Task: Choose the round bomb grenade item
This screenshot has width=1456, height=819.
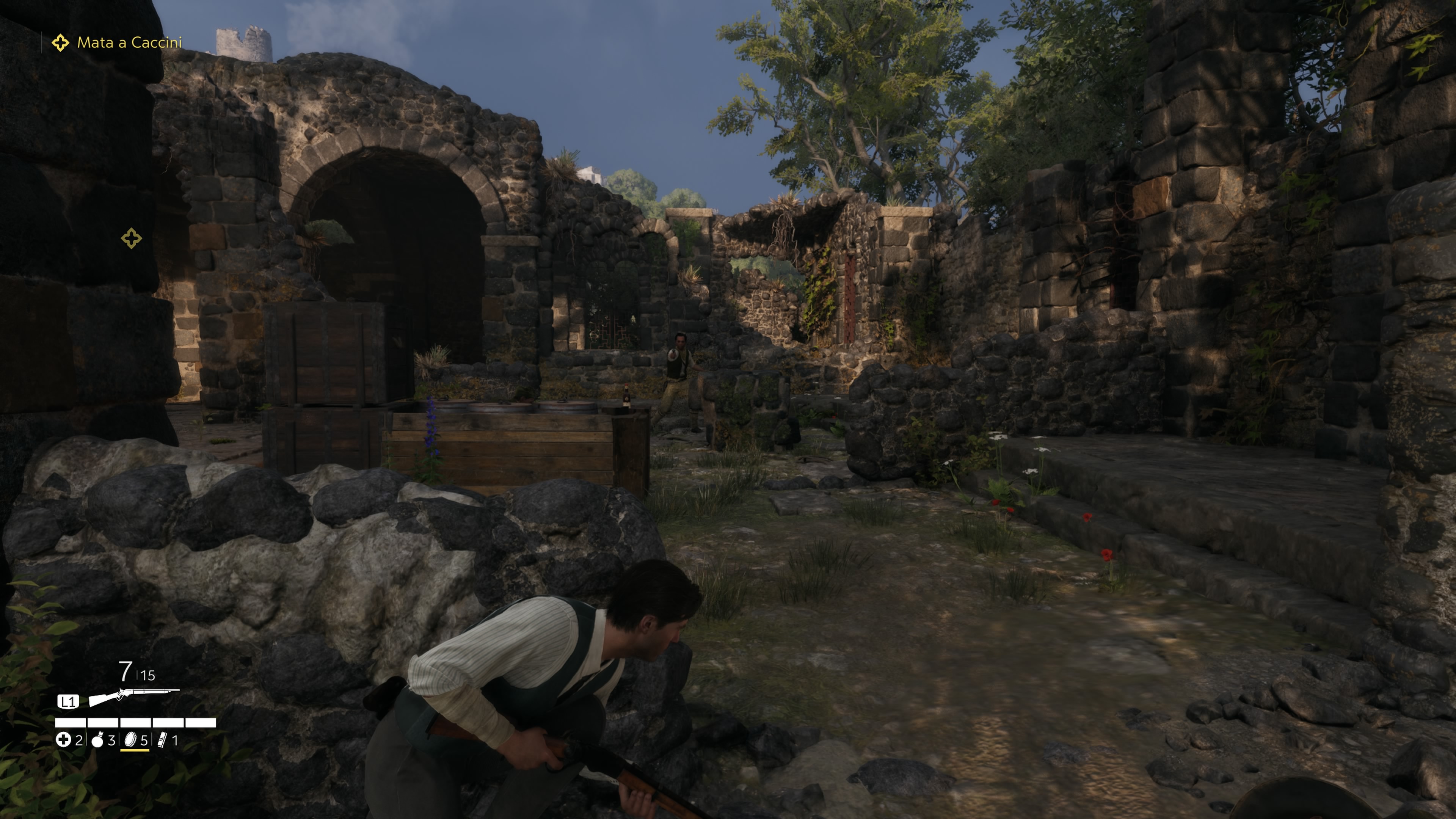Action: [x=98, y=740]
